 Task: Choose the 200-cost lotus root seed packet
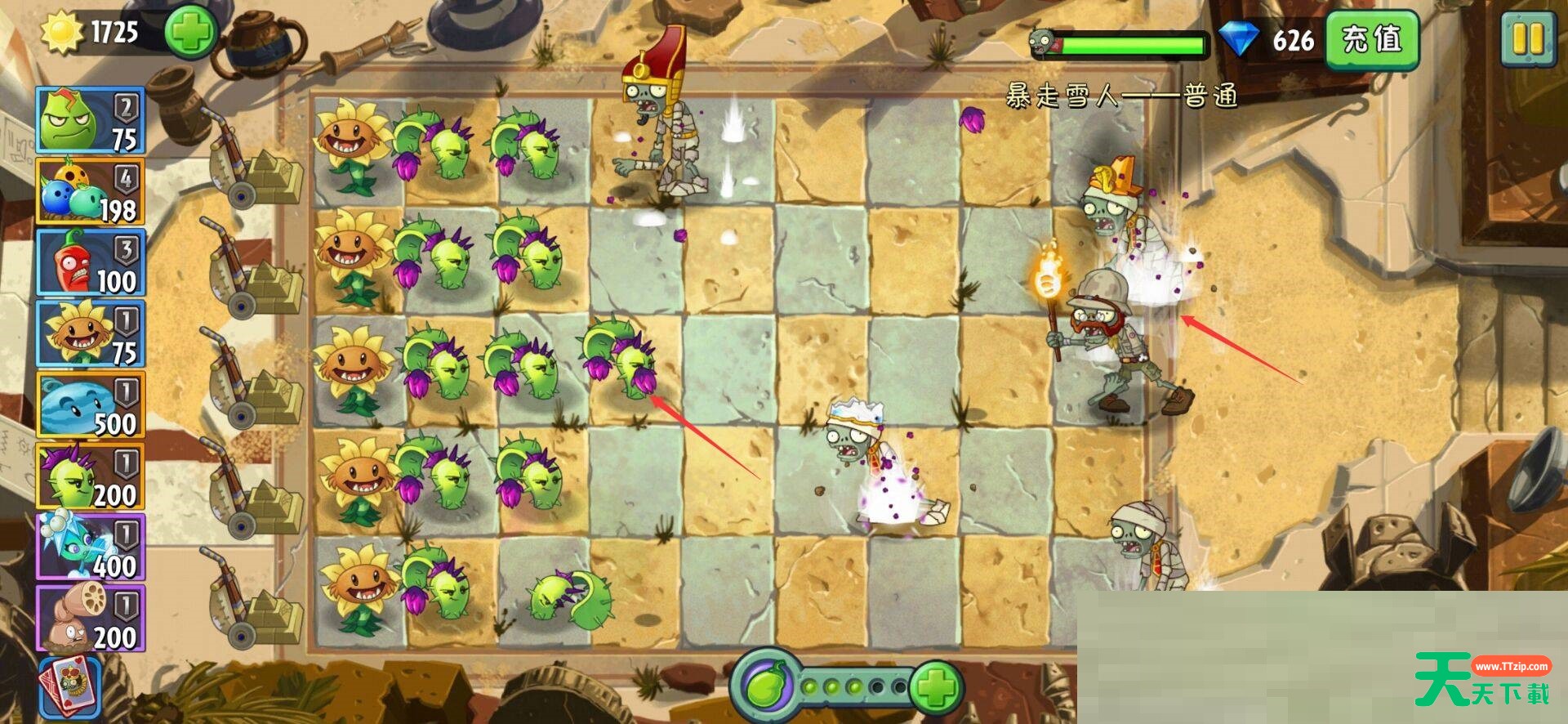(90, 619)
